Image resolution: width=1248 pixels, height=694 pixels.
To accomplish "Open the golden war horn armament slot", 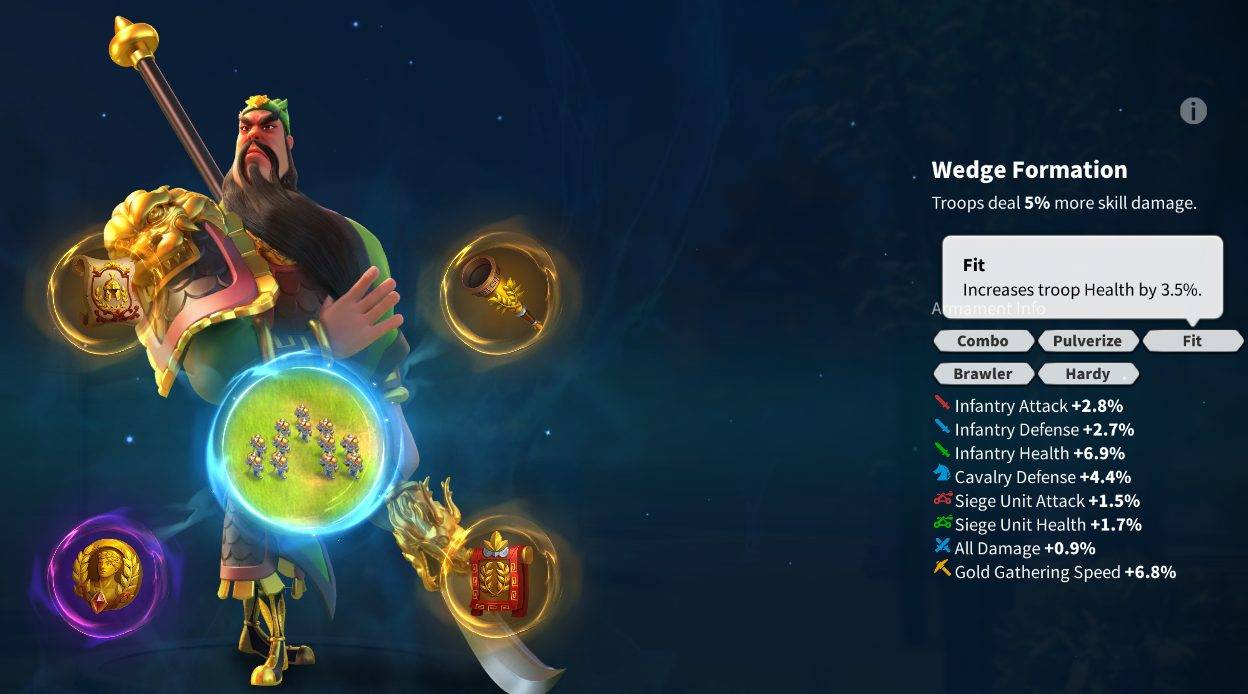I will pyautogui.click(x=501, y=291).
